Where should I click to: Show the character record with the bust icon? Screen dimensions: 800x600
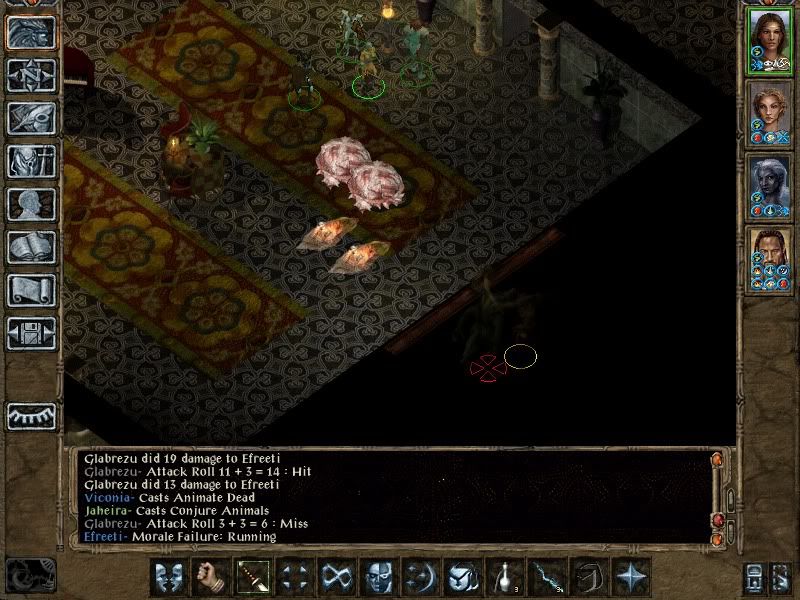pos(31,204)
